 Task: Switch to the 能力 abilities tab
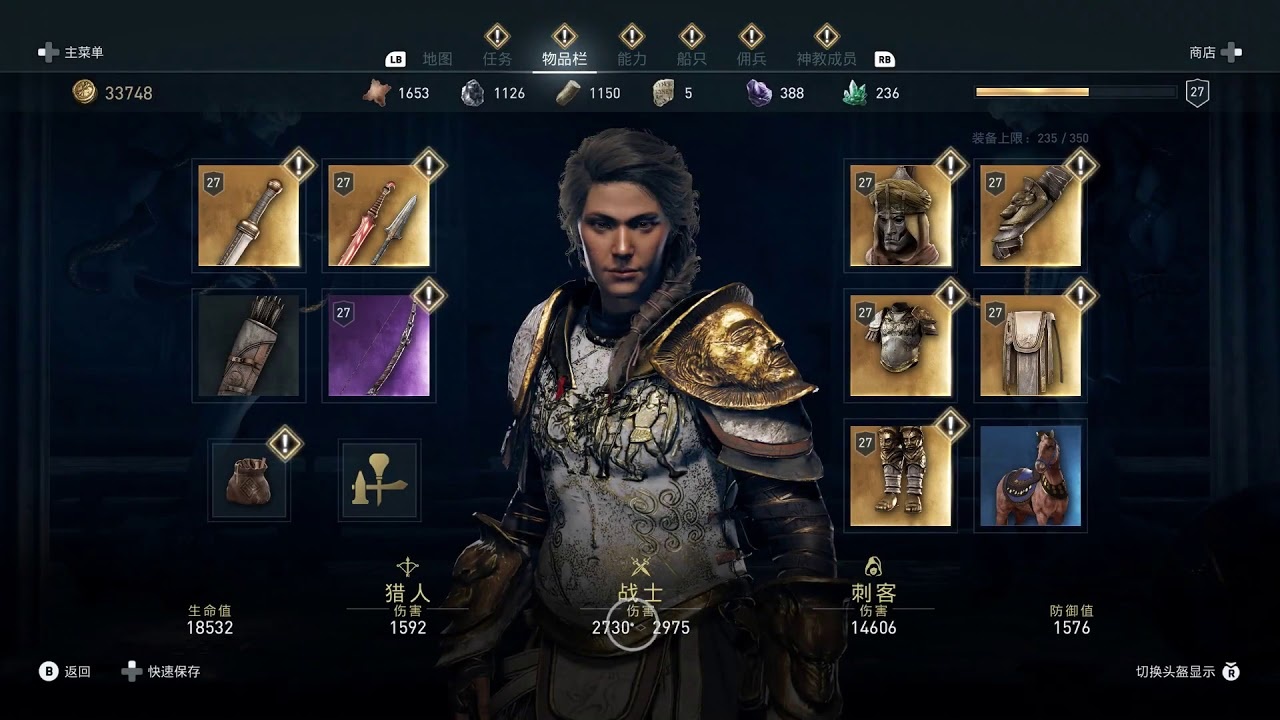click(632, 59)
